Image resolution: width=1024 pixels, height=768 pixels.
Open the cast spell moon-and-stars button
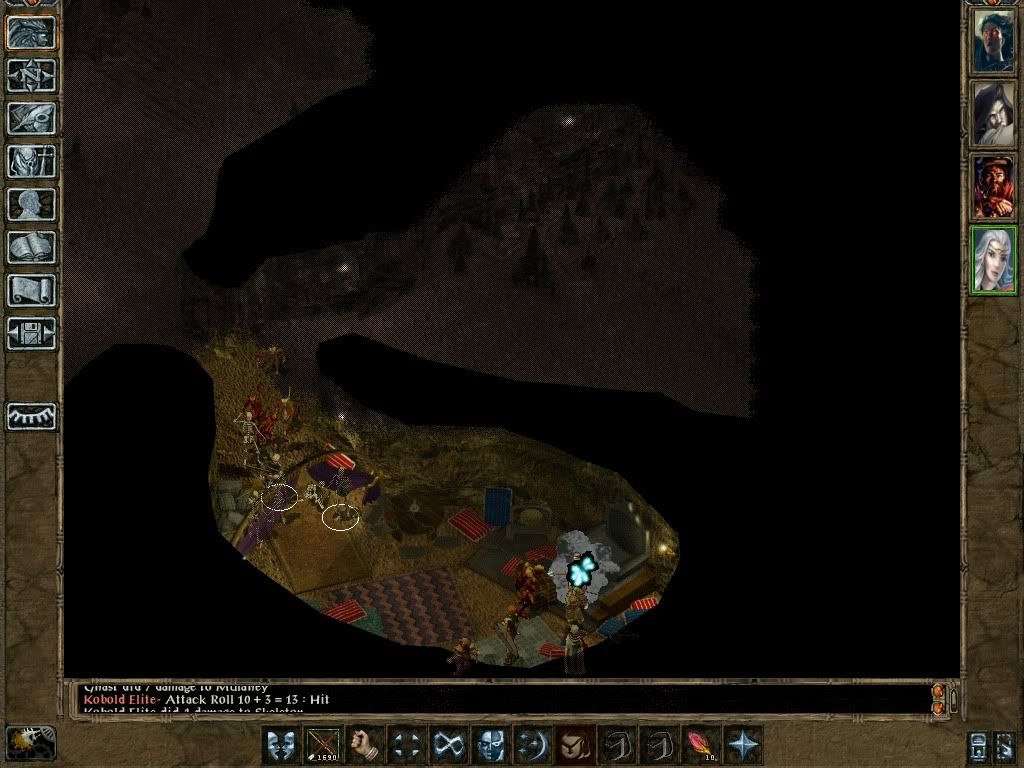[x=531, y=745]
